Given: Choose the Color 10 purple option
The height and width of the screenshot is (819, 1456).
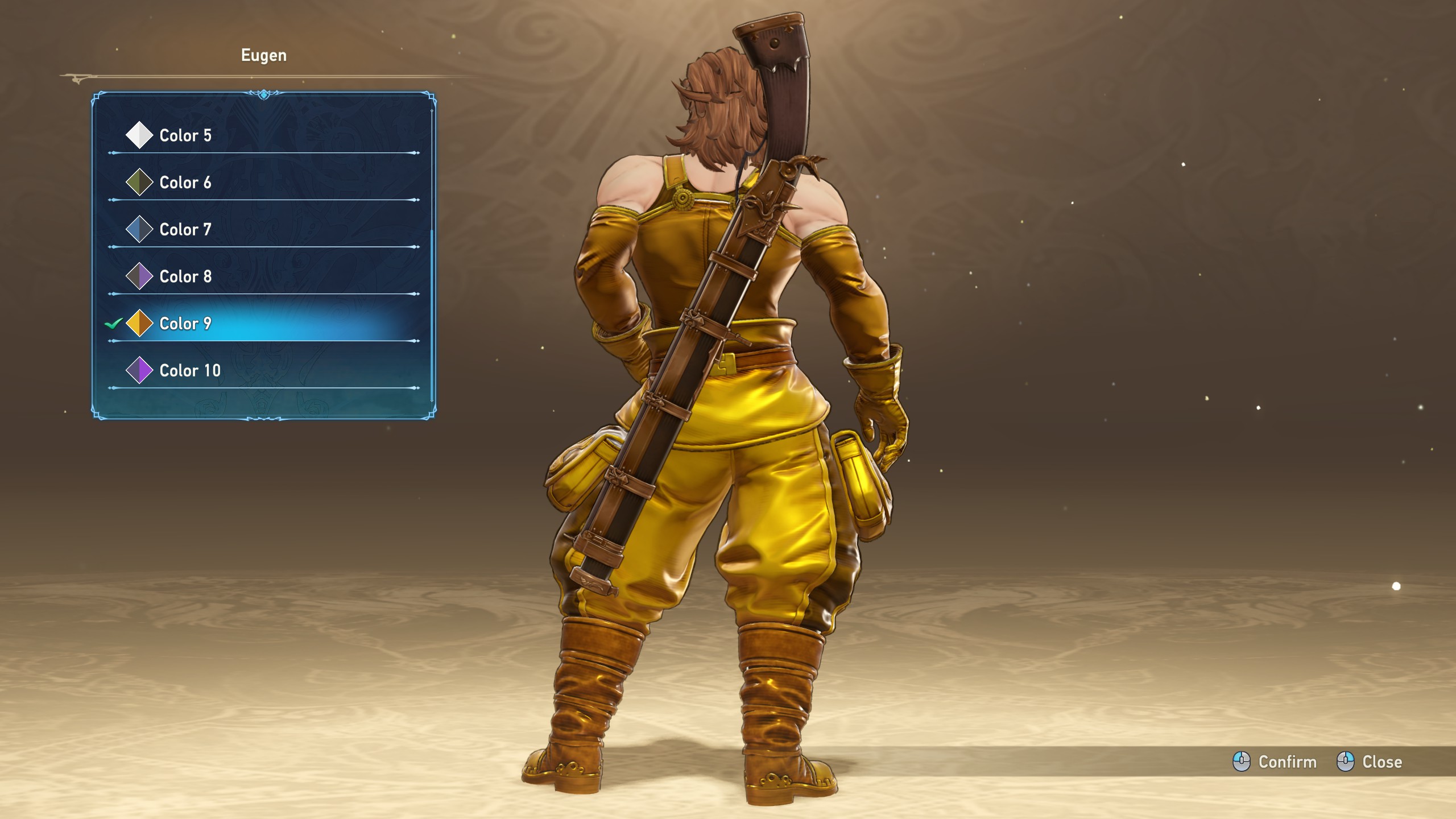Looking at the screenshot, I should pos(189,371).
